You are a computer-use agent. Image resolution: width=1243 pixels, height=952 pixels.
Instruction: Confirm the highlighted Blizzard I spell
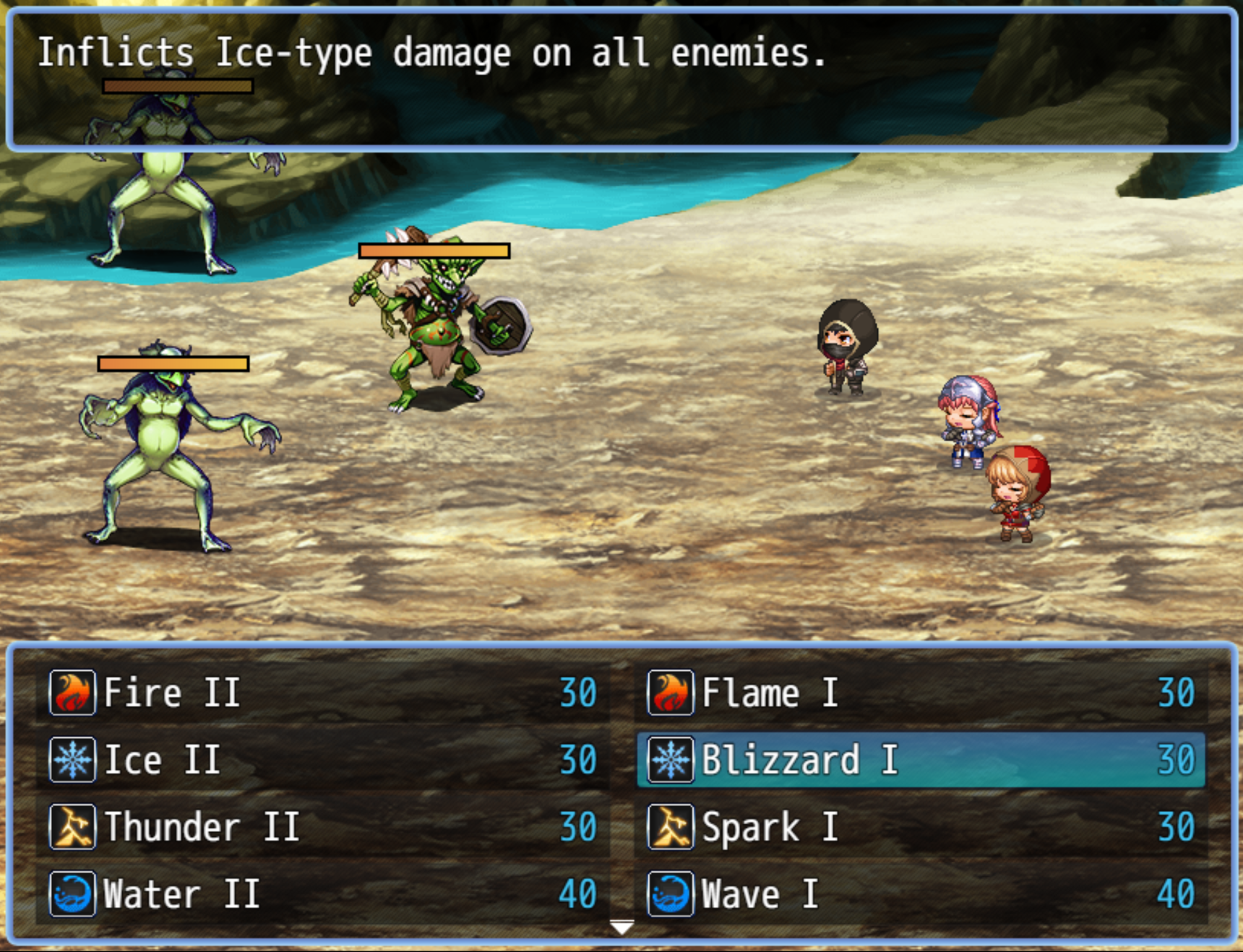point(920,760)
